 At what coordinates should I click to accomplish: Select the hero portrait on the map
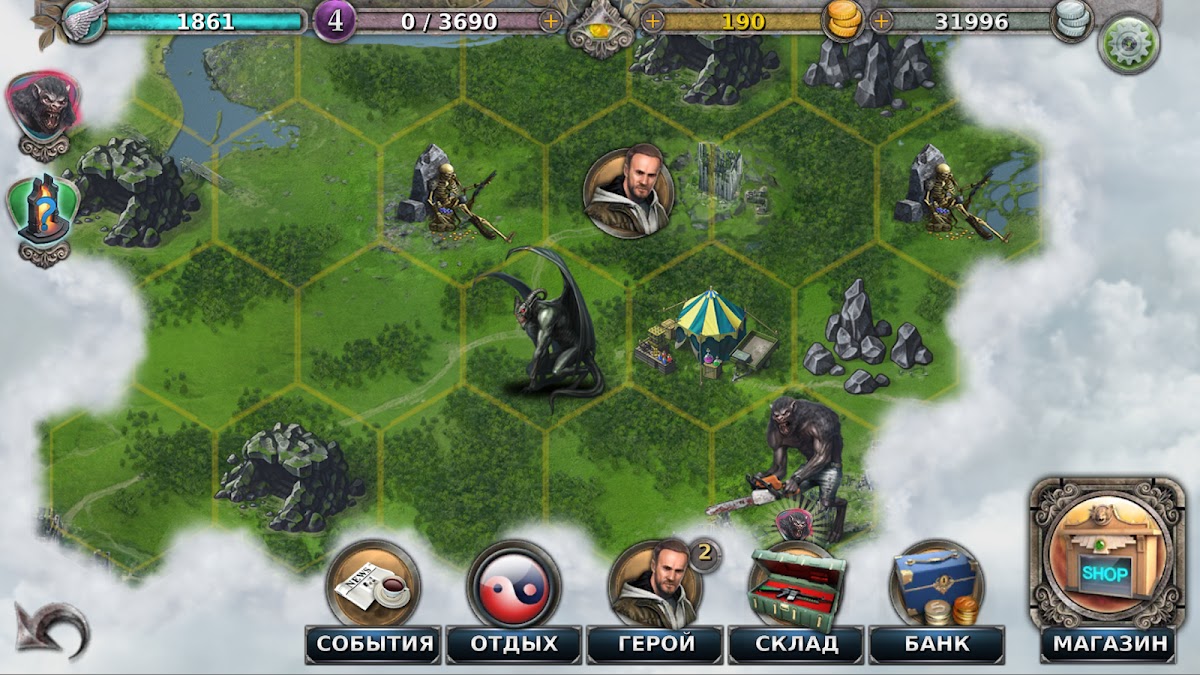[628, 192]
